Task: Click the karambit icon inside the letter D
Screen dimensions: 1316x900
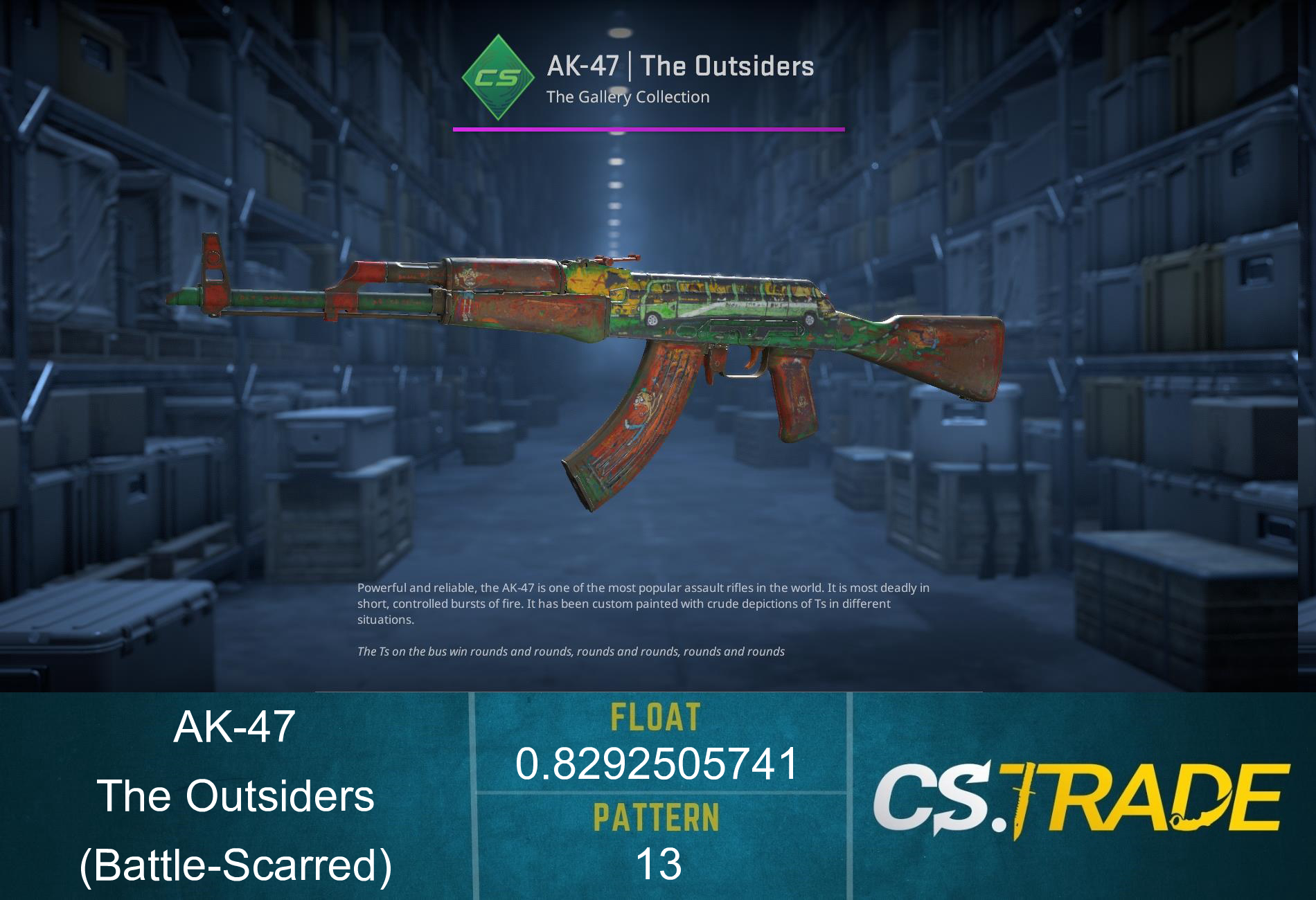Action: tap(1198, 818)
